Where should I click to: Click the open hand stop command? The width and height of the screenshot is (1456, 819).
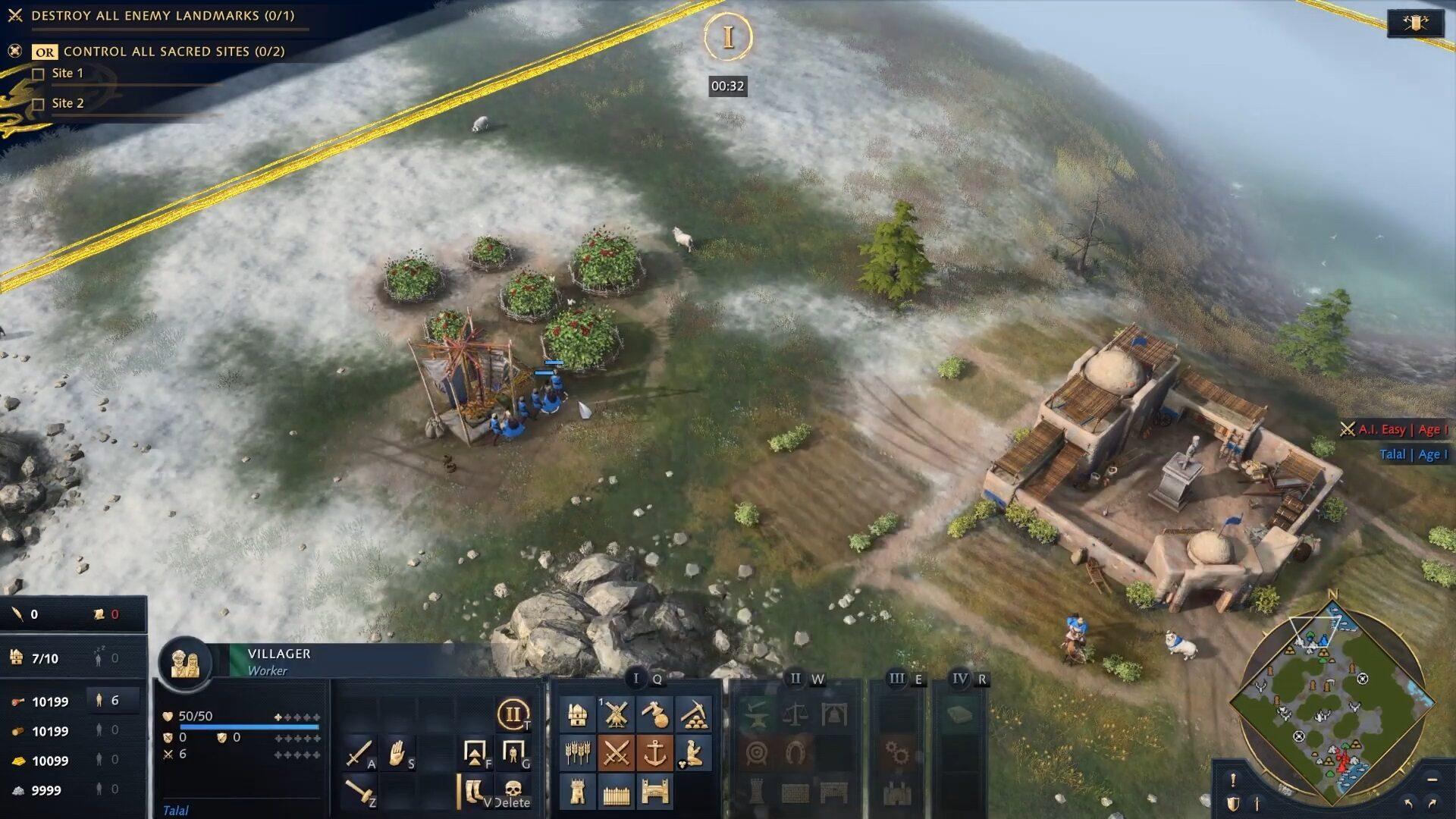[x=397, y=753]
